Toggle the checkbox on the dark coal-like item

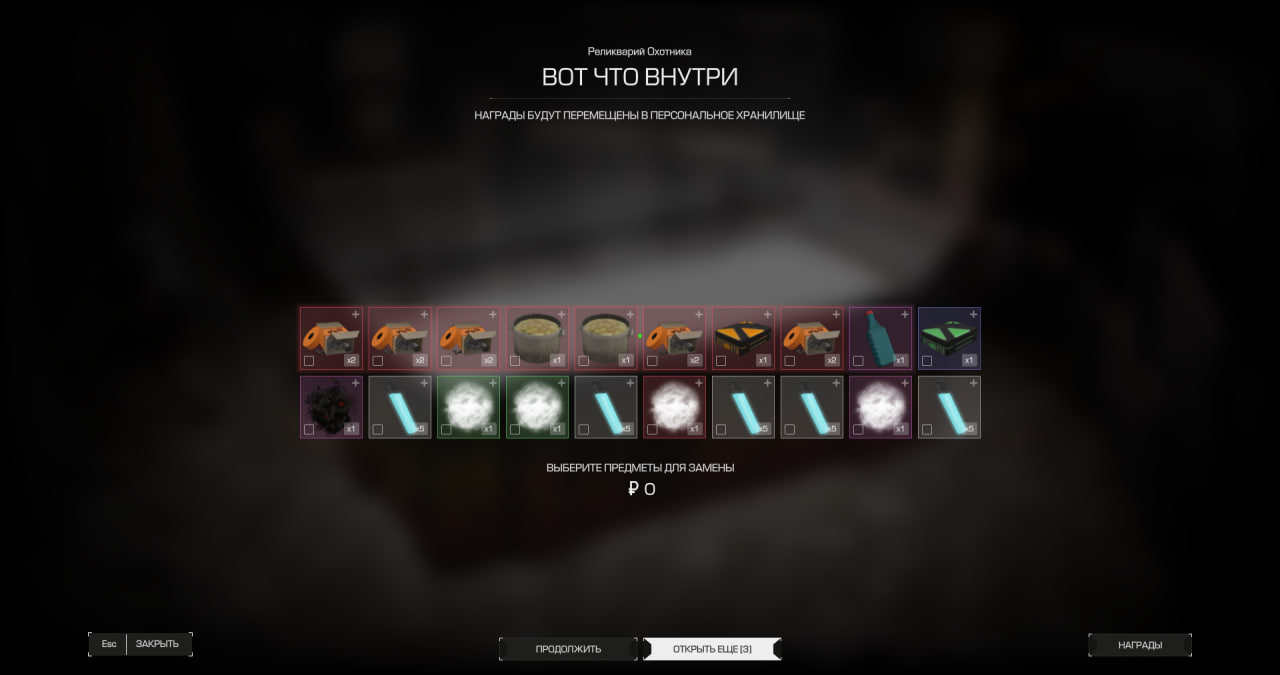pos(309,430)
